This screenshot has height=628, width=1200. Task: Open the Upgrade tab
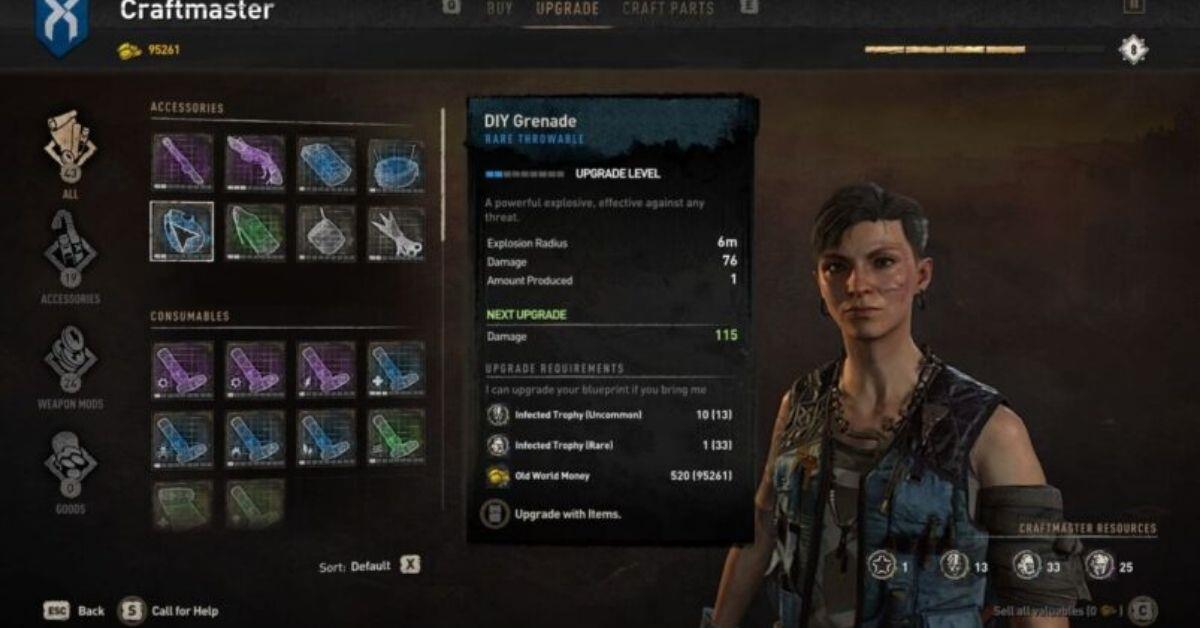pos(567,9)
